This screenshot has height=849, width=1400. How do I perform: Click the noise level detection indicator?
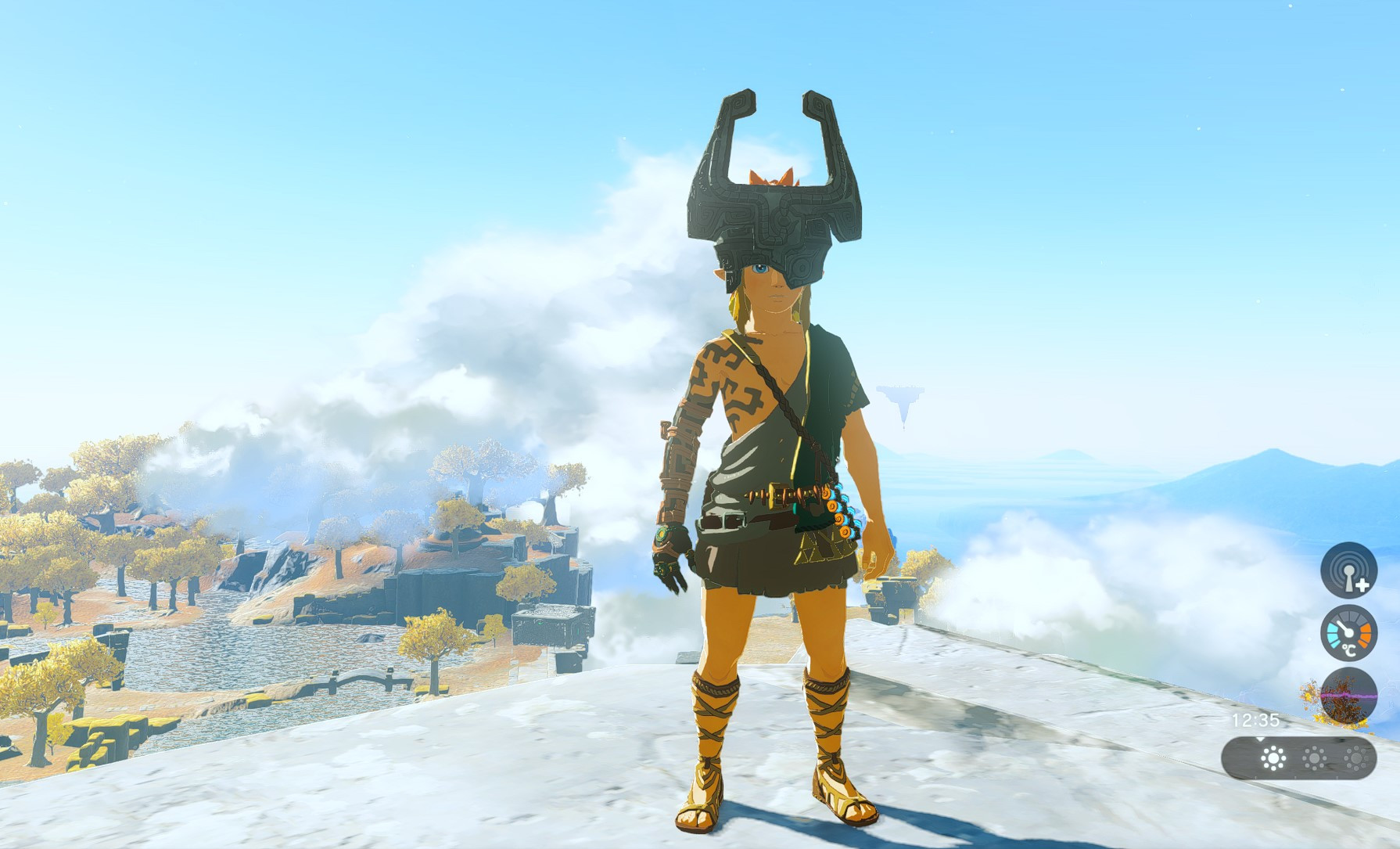[1348, 570]
